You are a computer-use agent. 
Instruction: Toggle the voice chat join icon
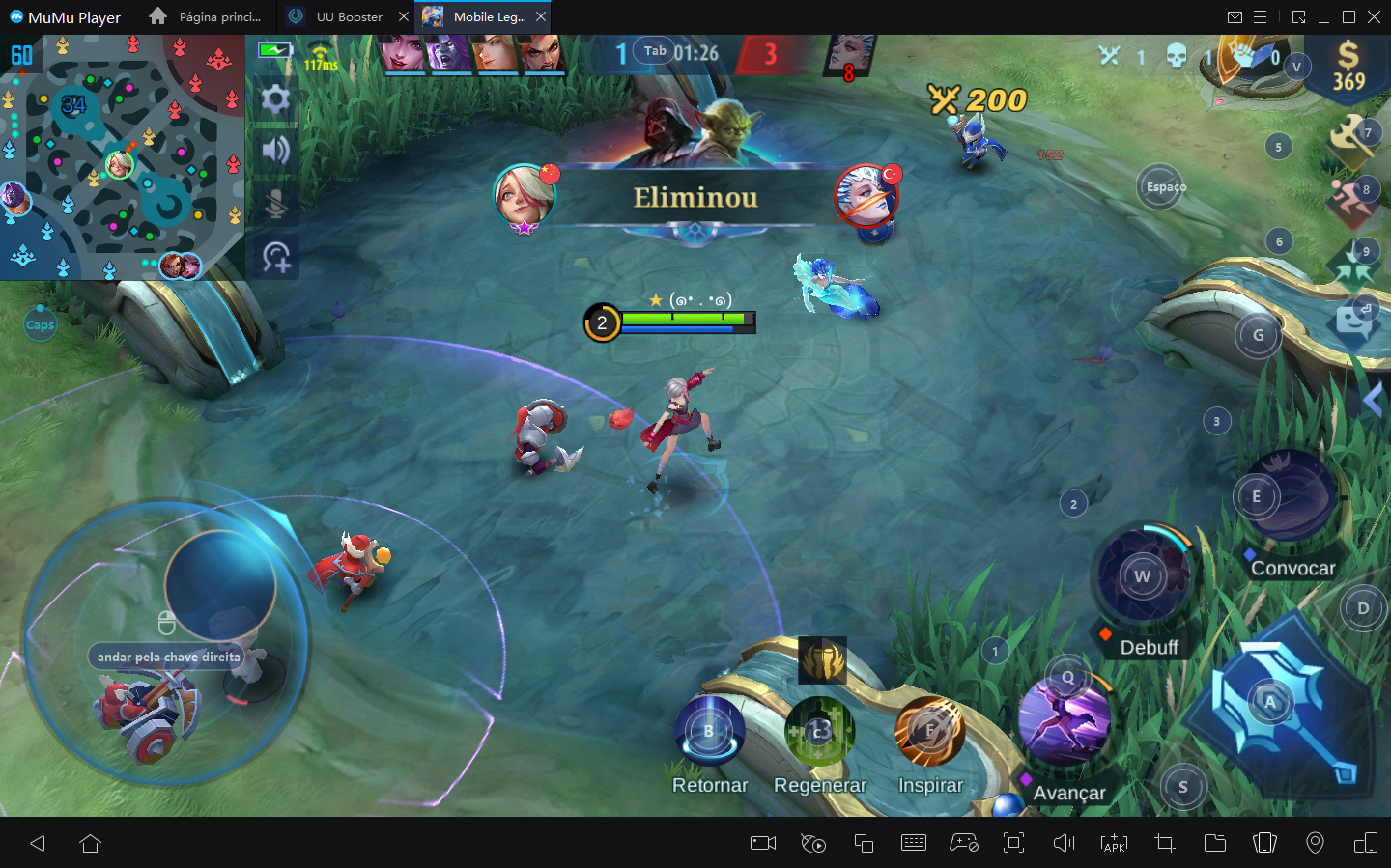(274, 256)
